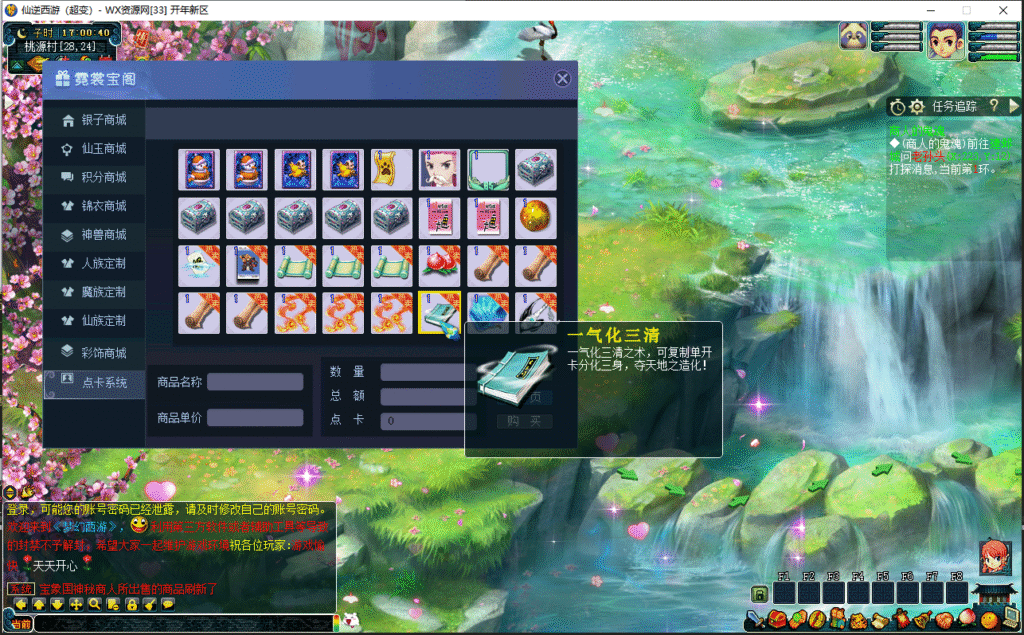Click the quest tracker question mark help
This screenshot has height=635, width=1024.
tap(994, 105)
